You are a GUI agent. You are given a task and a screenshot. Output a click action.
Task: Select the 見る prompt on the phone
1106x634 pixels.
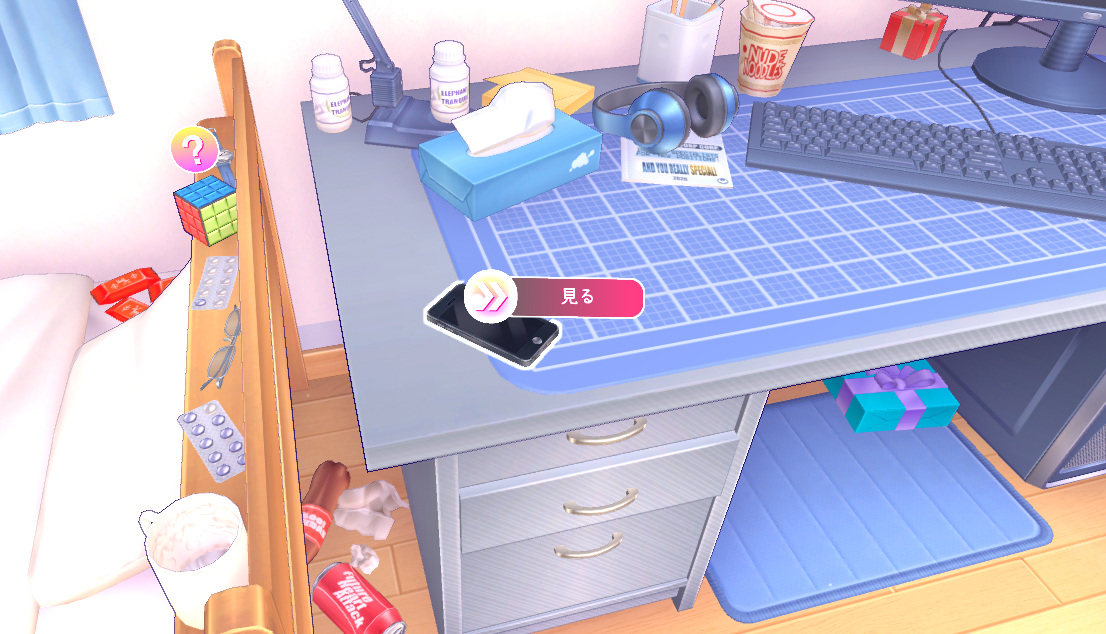point(556,297)
